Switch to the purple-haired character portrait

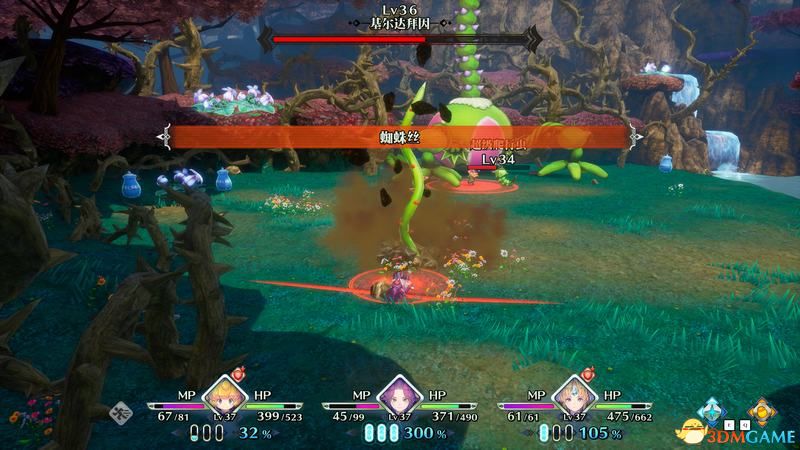[x=399, y=396]
